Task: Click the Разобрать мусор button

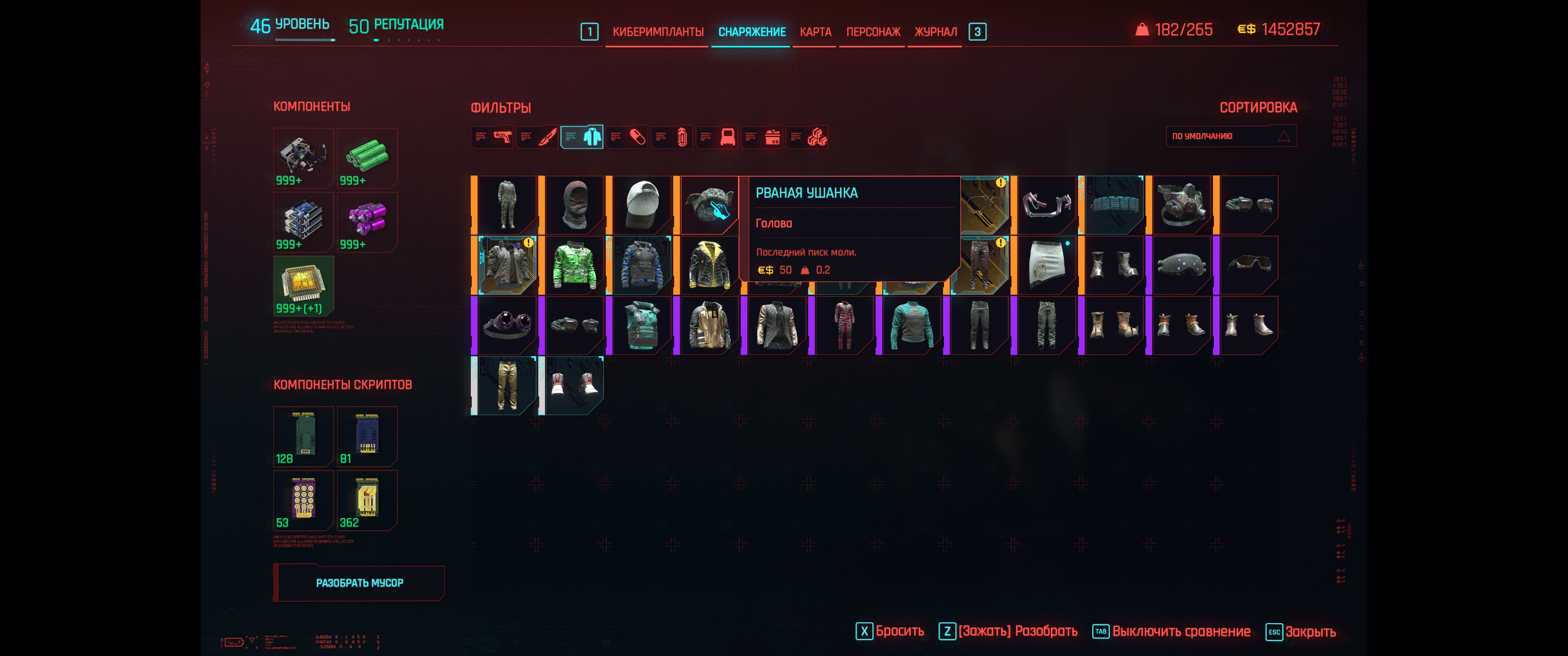Action: (359, 583)
